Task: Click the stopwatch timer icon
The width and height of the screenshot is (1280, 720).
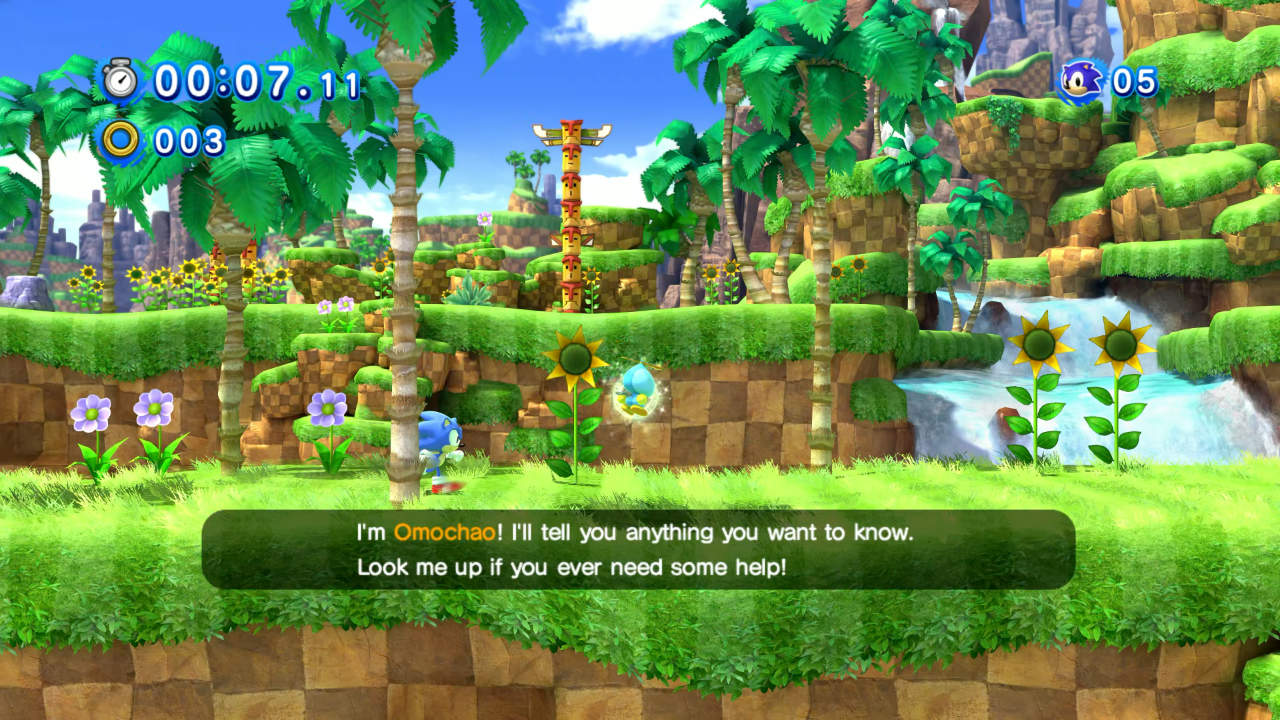Action: (121, 80)
